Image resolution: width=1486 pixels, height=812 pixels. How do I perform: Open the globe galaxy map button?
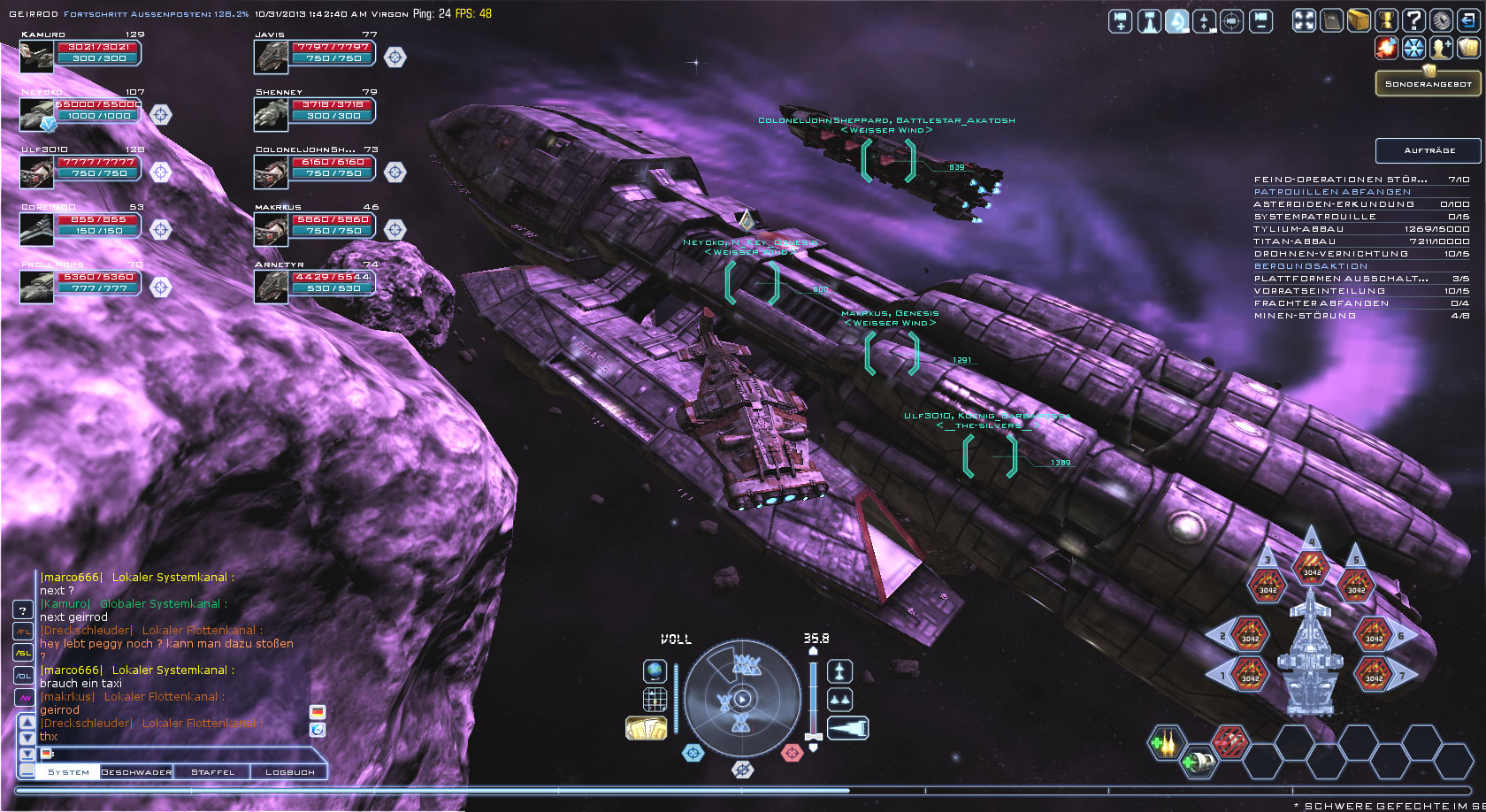coord(655,671)
